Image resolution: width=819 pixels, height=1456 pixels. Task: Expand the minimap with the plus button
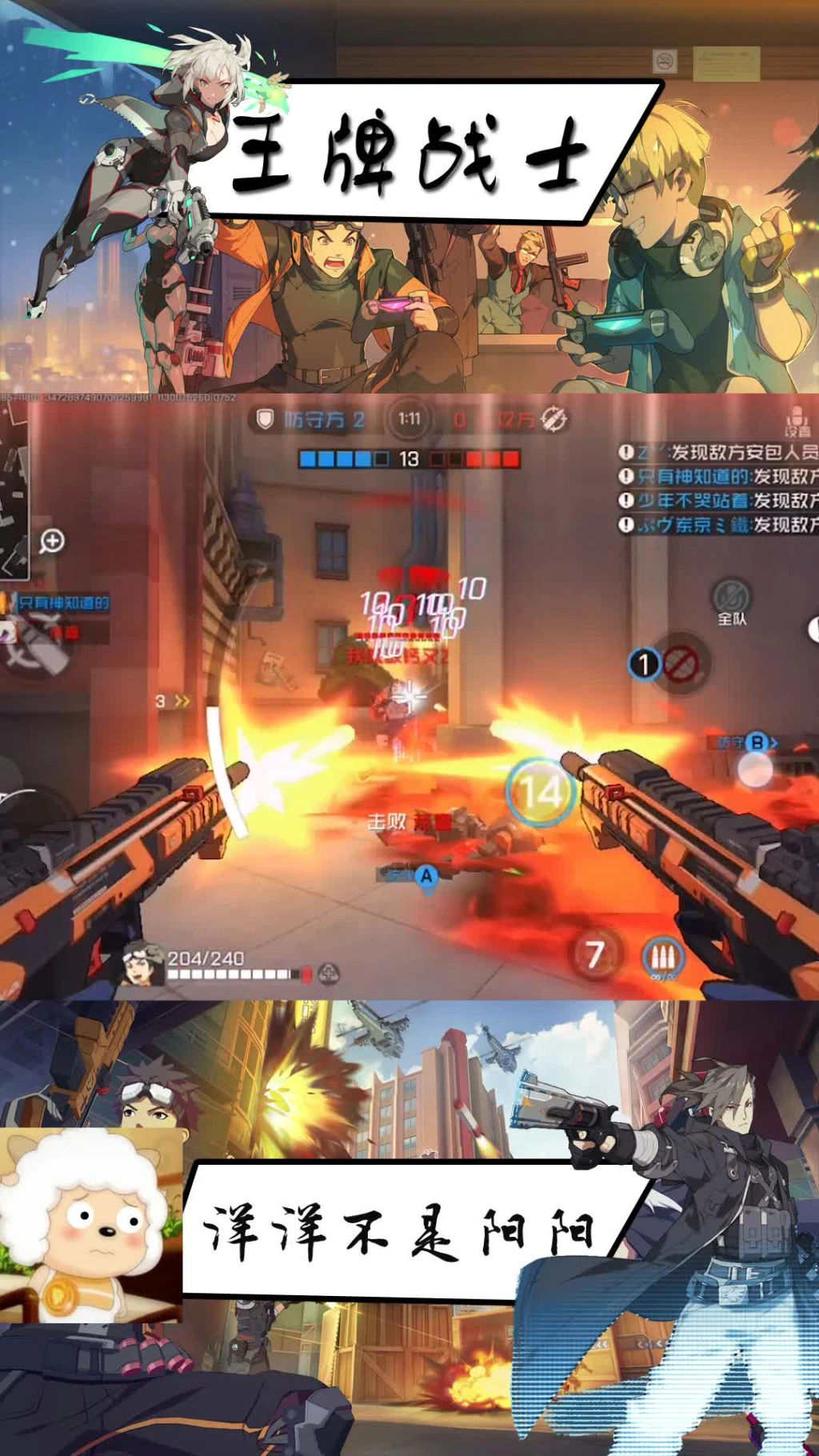coord(52,542)
